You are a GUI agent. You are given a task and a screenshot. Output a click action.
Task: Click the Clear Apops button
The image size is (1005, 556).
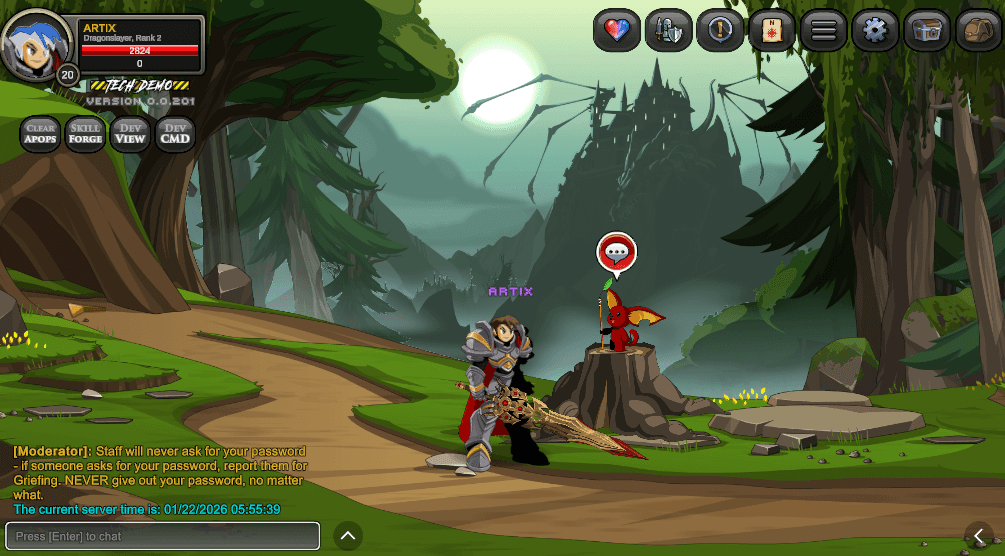(40, 134)
